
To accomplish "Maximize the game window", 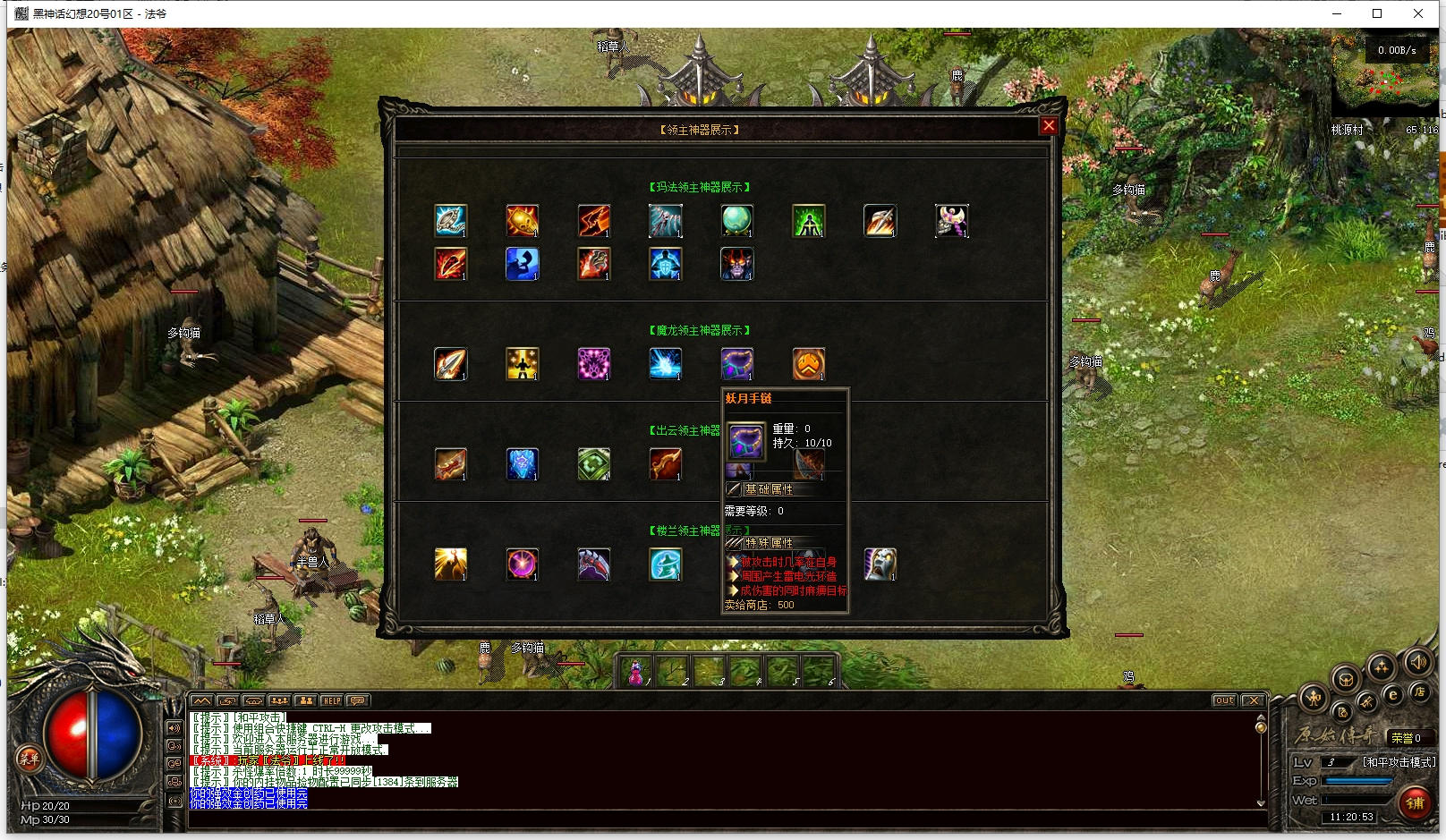I will click(x=1377, y=13).
